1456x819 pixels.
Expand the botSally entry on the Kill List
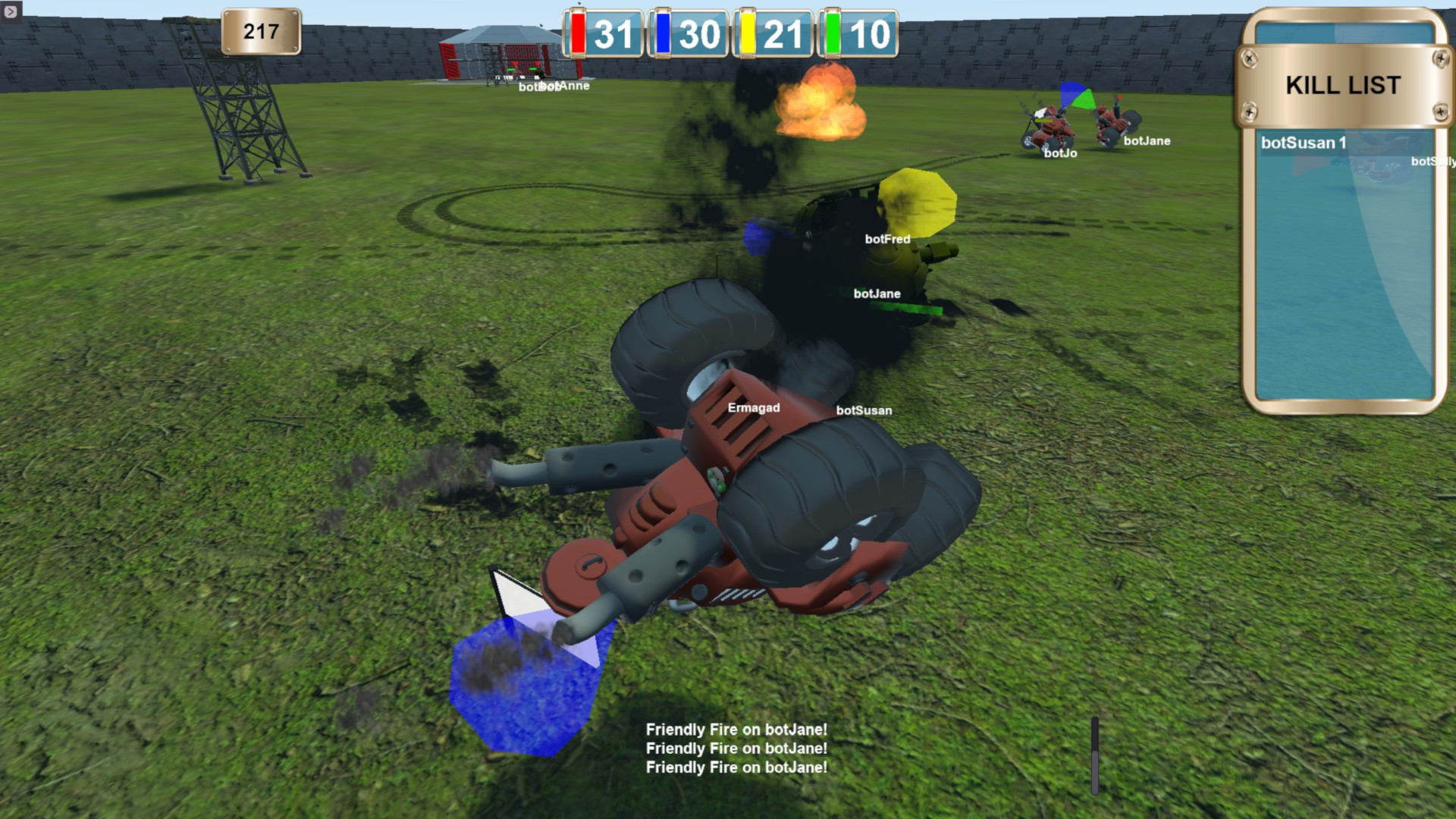click(1432, 162)
